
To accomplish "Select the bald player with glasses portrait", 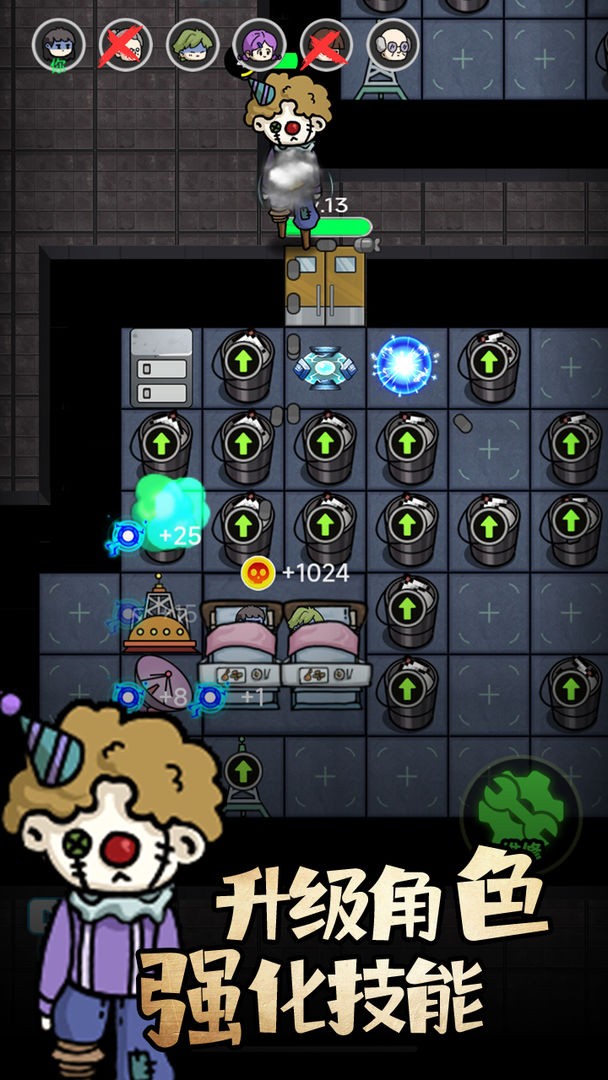I will point(392,44).
